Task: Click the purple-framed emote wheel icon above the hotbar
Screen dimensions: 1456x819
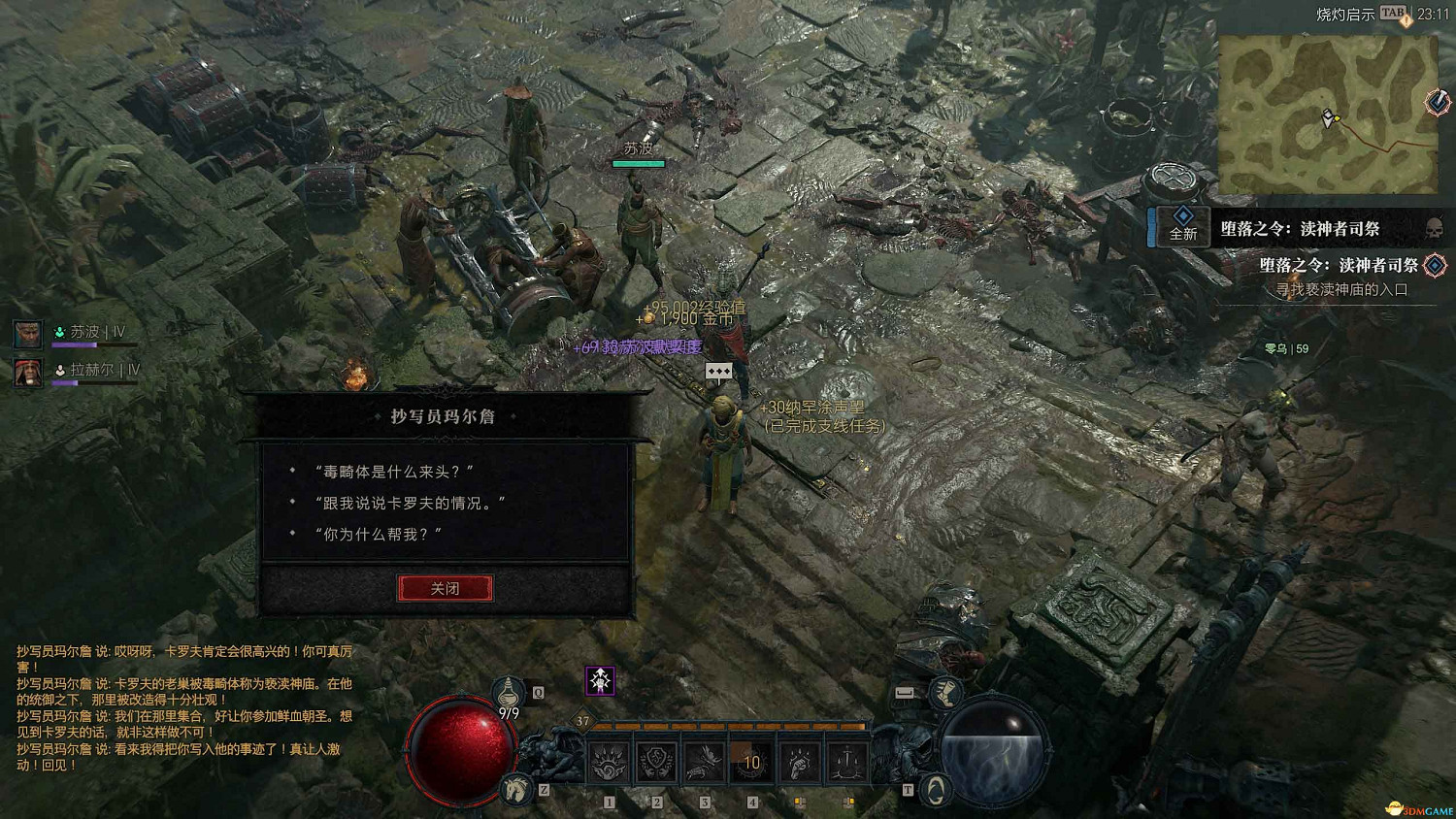Action: click(601, 680)
